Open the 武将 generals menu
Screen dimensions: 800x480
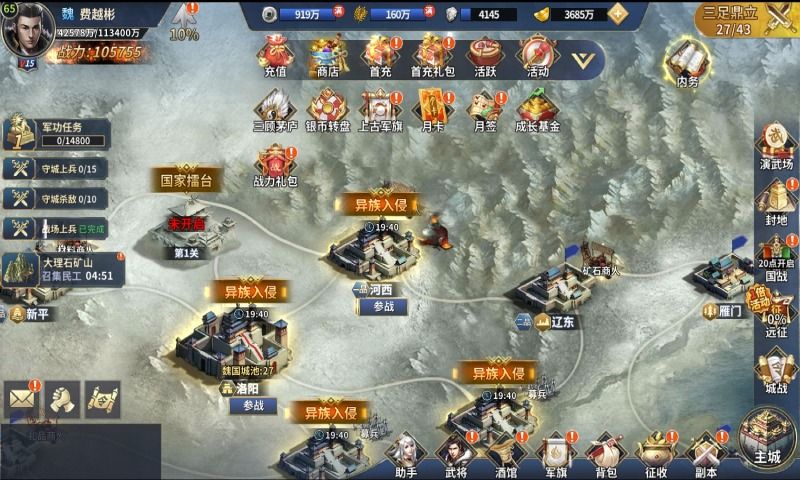(455, 457)
